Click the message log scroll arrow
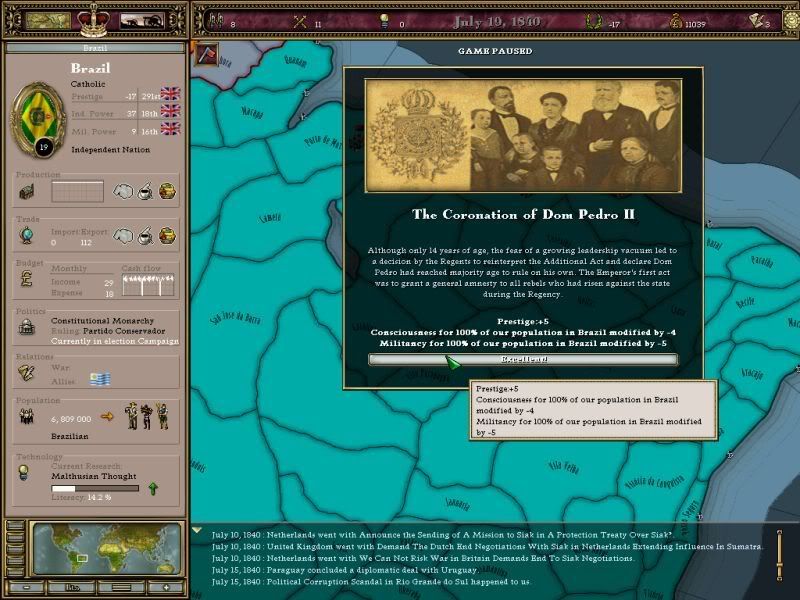Screen dimensions: 800x600 (x=198, y=530)
